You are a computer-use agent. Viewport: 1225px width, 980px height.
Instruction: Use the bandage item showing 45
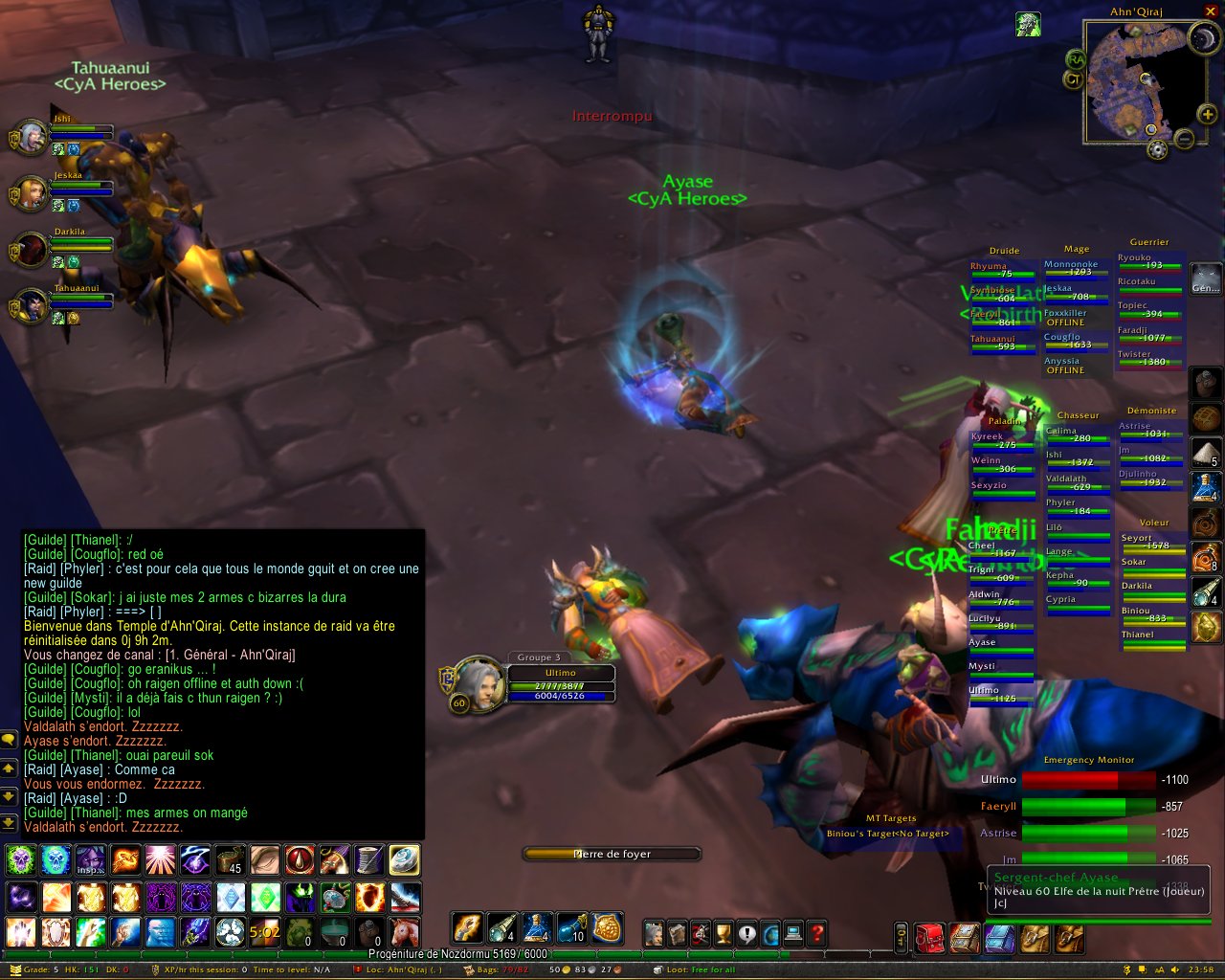[230, 860]
